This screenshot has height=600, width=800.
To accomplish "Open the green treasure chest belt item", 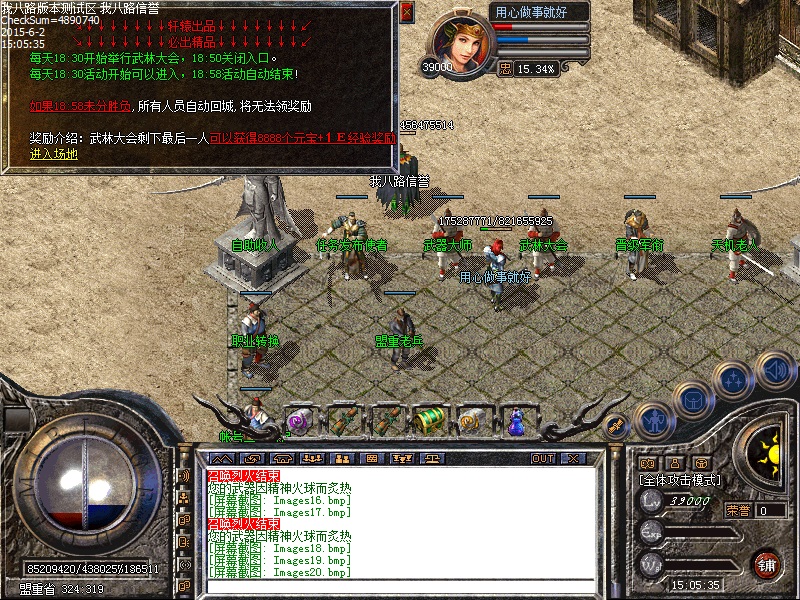I will coord(429,419).
